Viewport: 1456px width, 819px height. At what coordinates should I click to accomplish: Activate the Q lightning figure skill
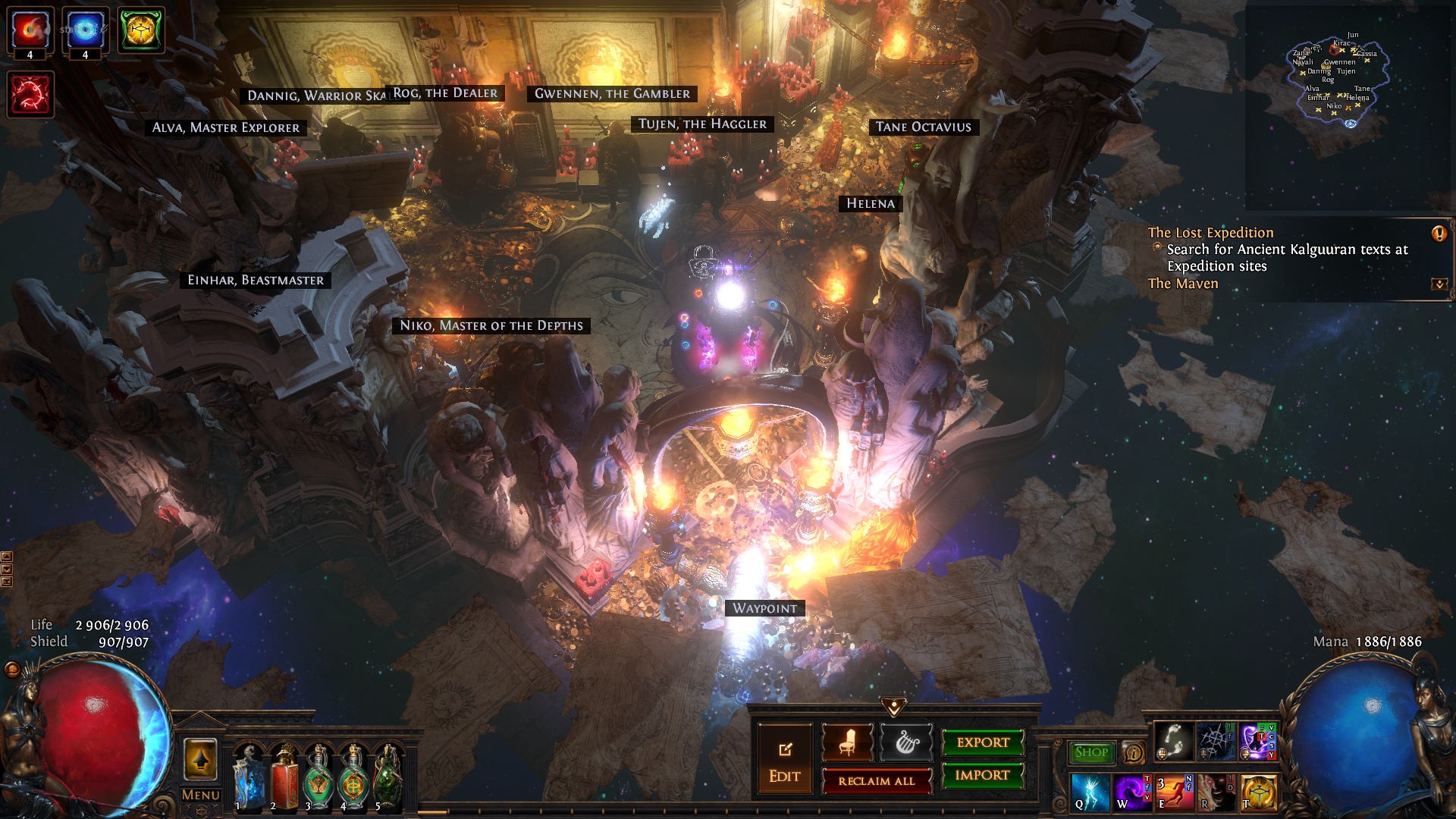pos(1090,792)
